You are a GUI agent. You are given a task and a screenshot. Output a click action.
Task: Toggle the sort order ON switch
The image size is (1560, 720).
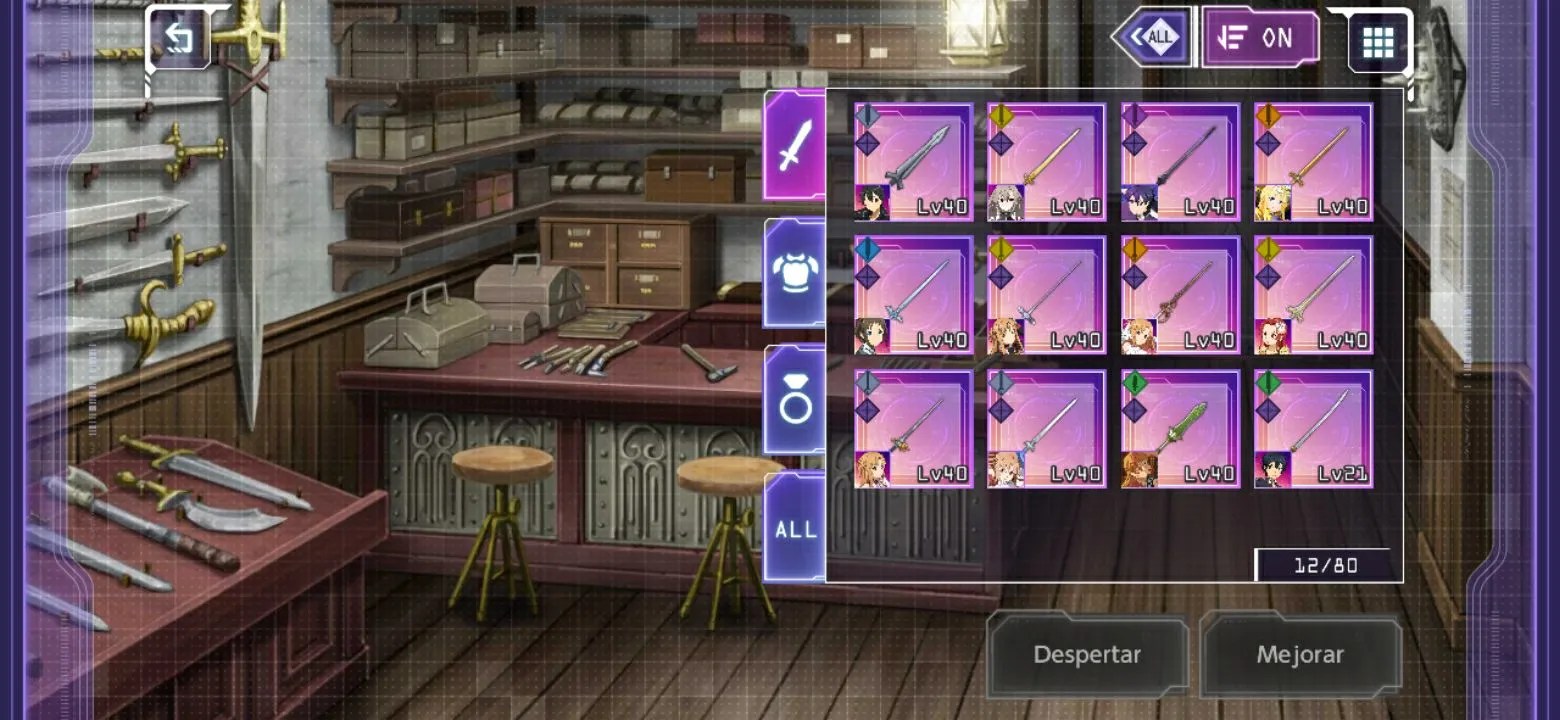(x=1260, y=38)
